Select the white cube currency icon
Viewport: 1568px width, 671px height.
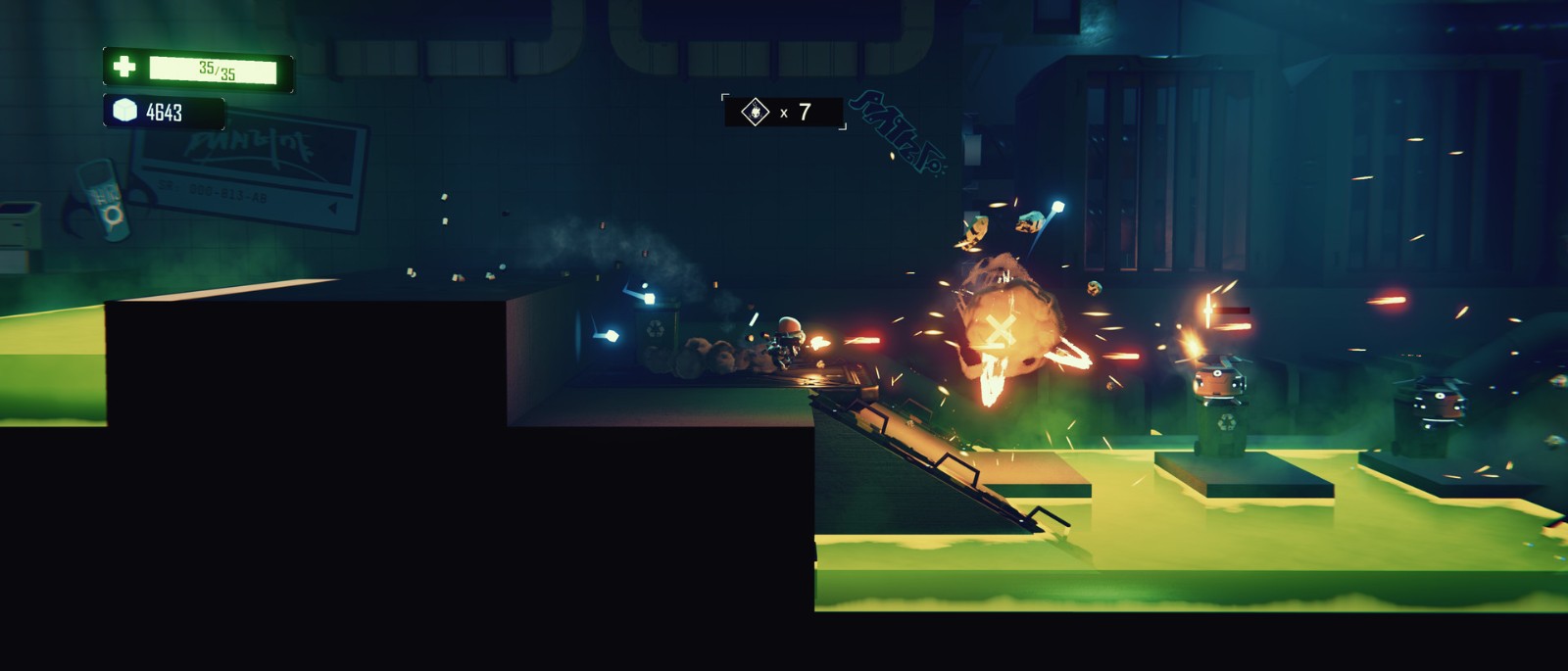(x=124, y=111)
